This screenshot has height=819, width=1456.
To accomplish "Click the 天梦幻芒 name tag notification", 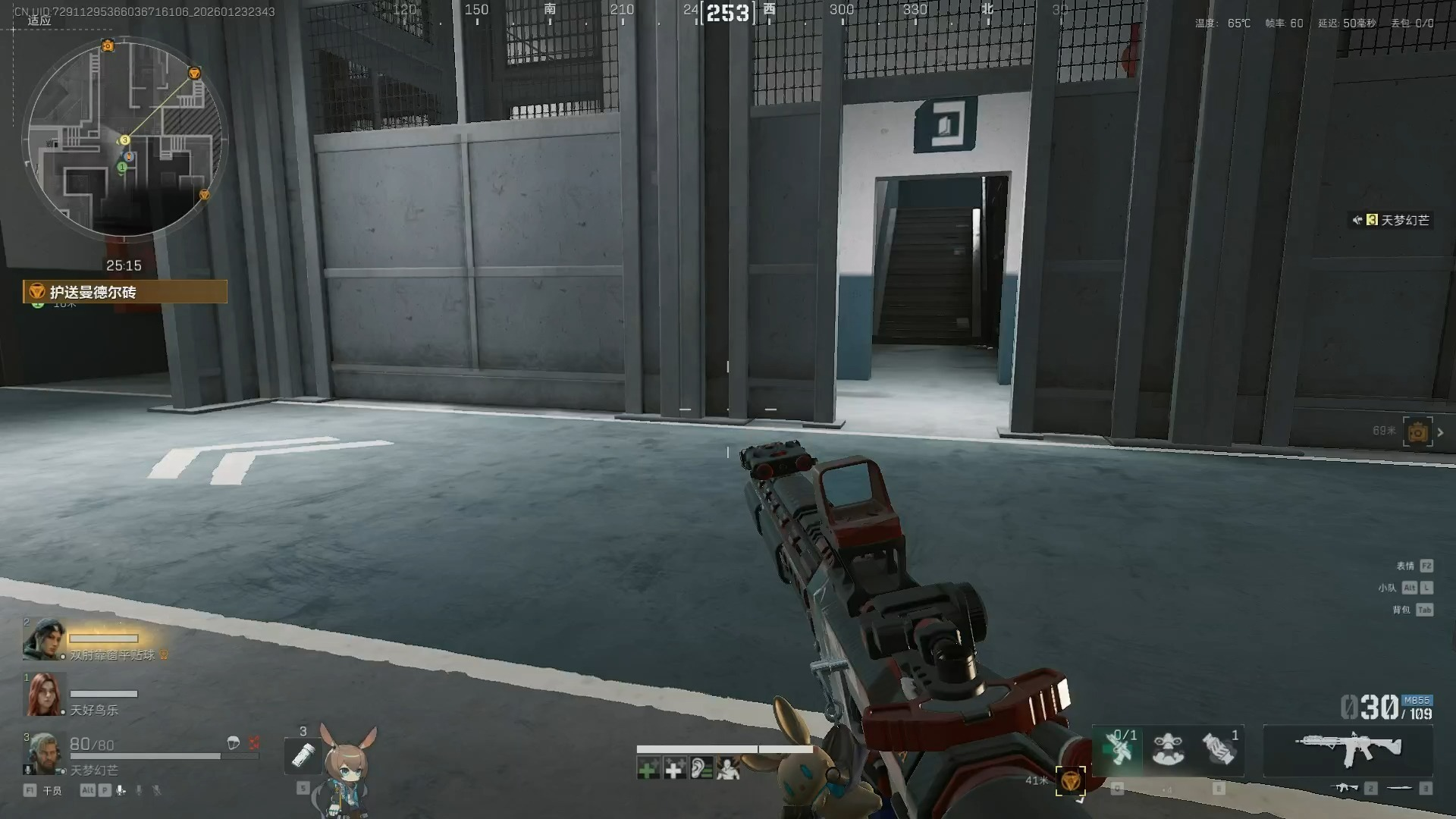I will click(x=1394, y=221).
